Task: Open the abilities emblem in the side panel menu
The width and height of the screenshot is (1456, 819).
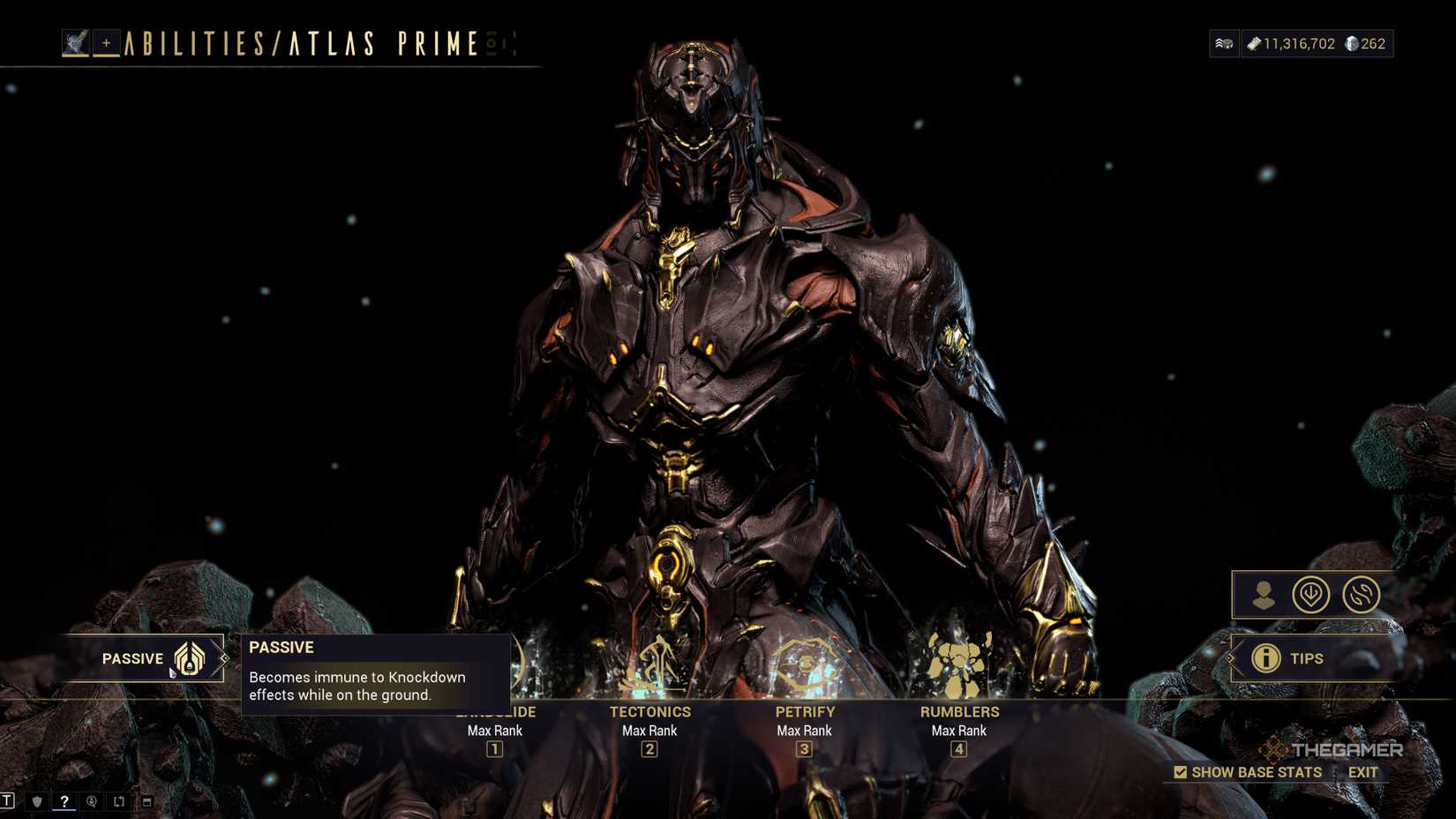Action: (1310, 595)
